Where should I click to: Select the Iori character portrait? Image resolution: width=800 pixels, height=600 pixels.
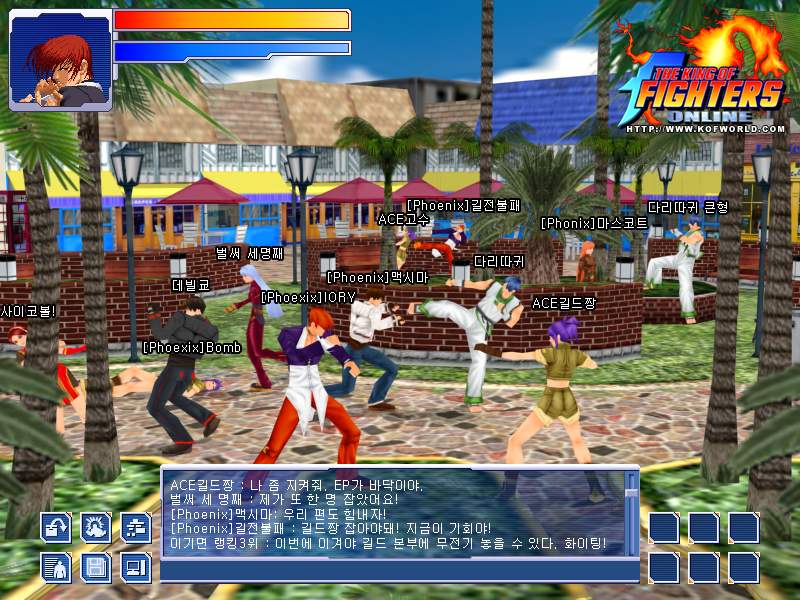59,59
